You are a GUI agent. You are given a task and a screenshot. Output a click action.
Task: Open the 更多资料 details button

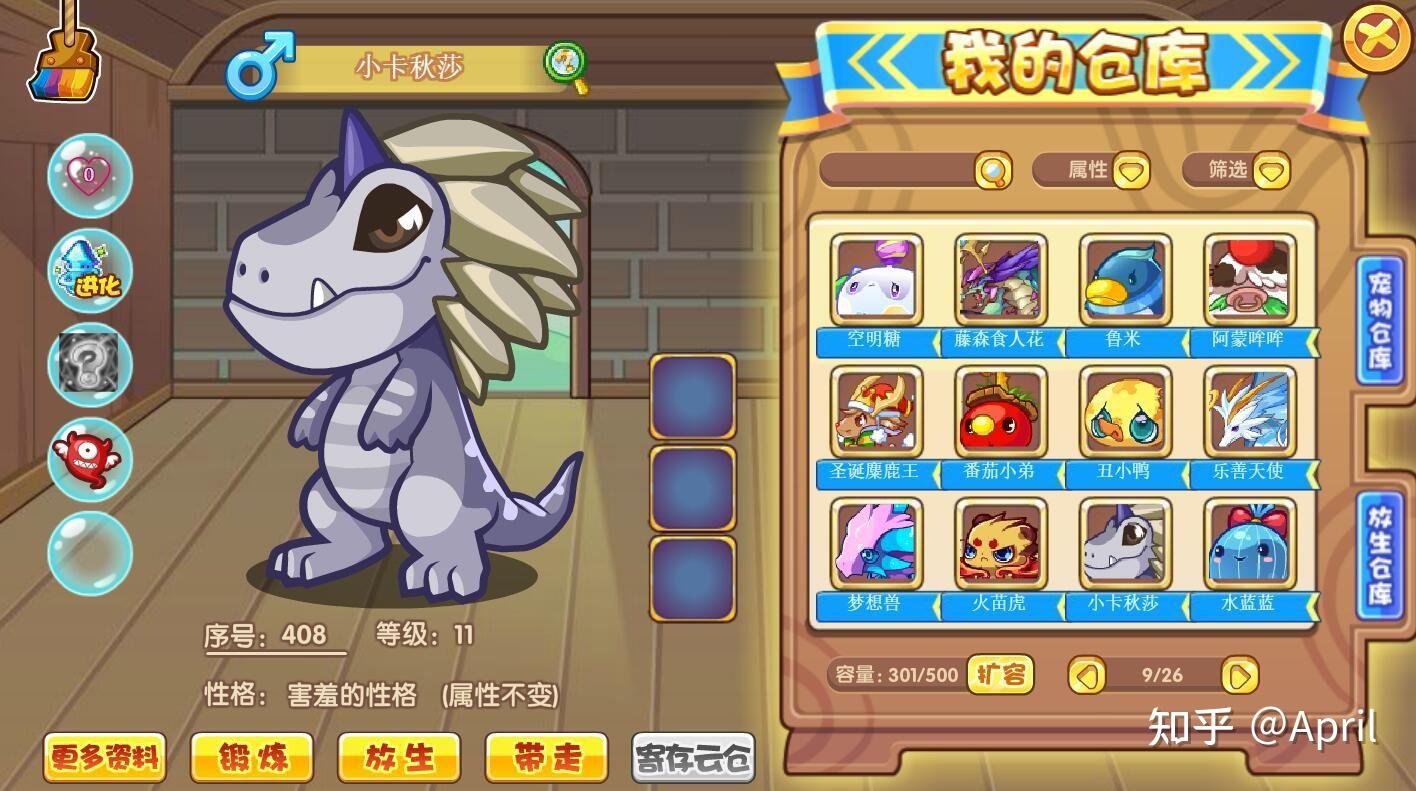(x=104, y=757)
